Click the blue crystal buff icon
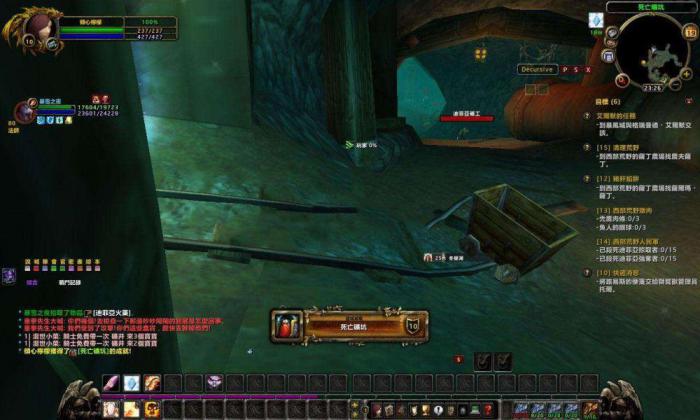Screen dimensions: 700x420 tap(596, 19)
